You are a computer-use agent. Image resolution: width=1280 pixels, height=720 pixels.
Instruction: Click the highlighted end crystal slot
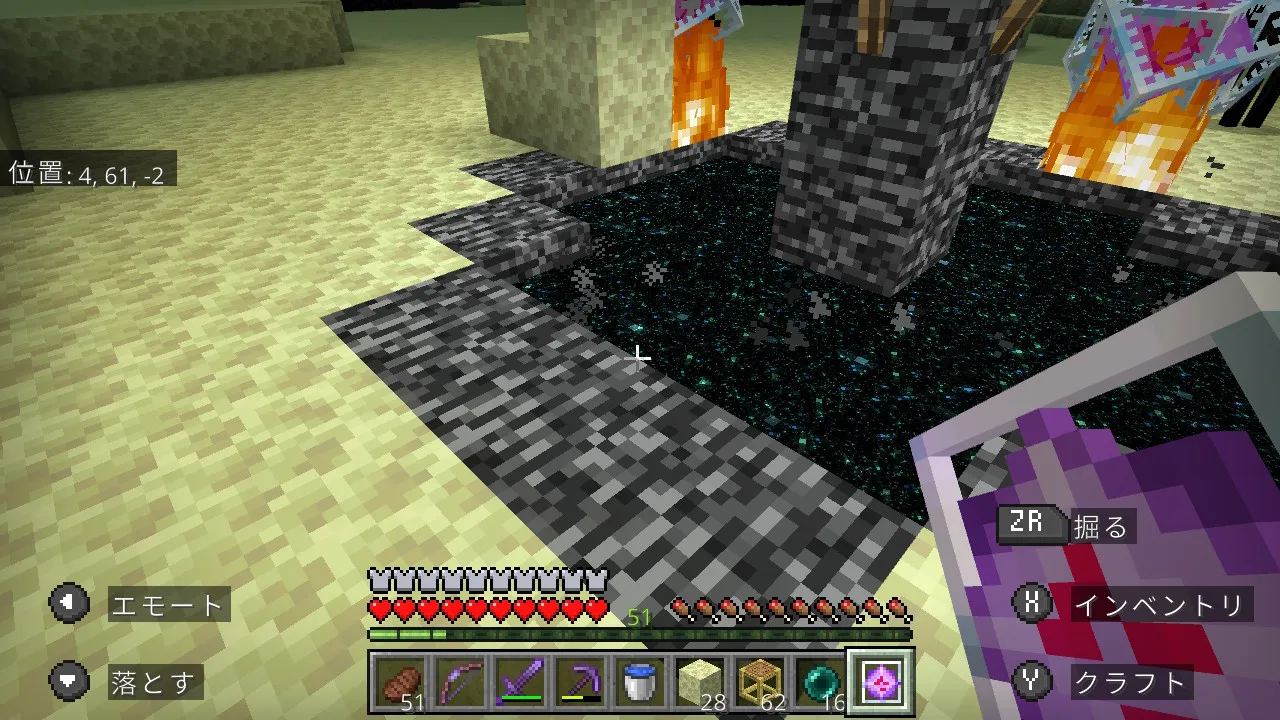[x=879, y=682]
